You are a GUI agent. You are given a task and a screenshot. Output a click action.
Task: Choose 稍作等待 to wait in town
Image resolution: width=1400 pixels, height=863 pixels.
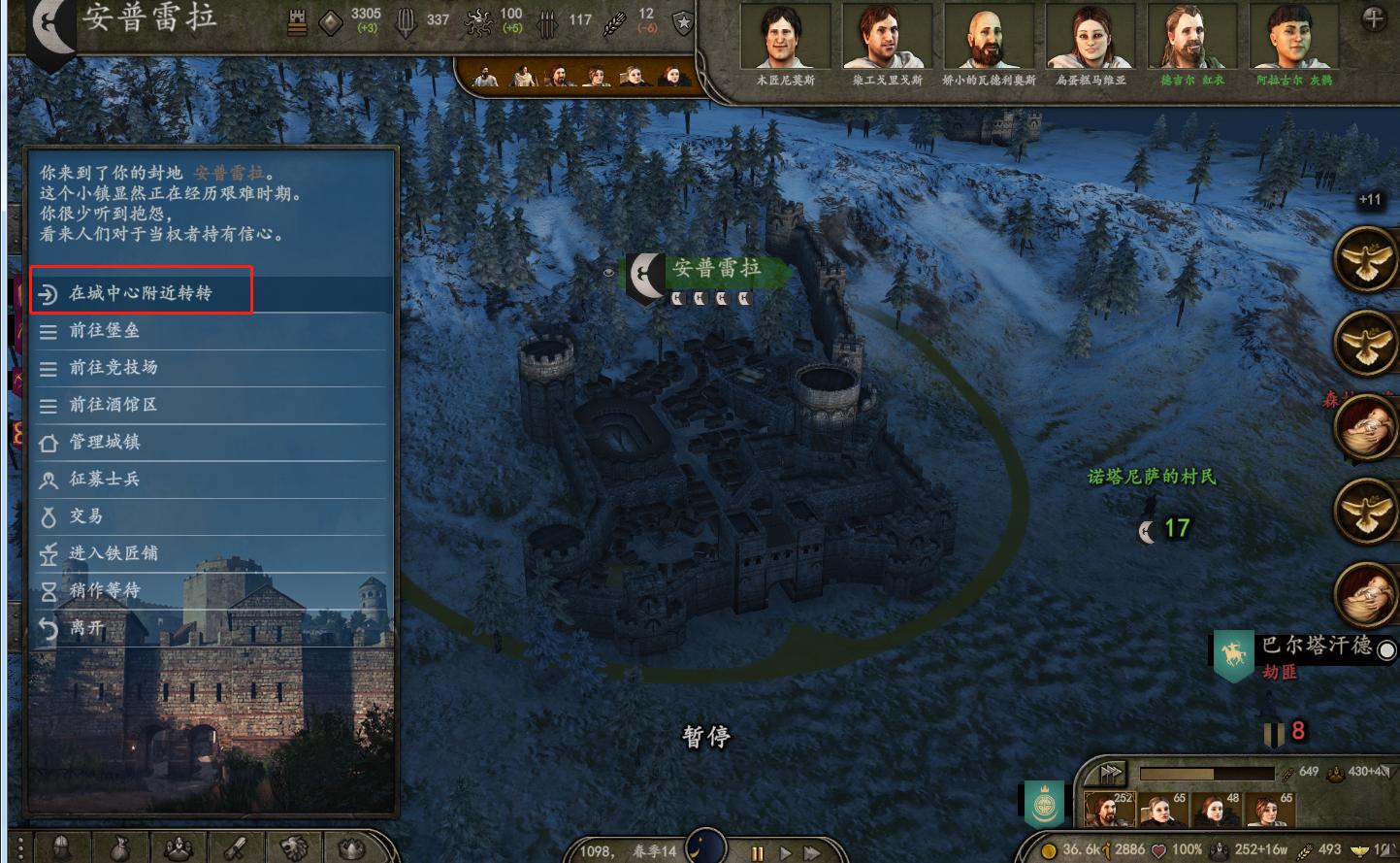105,589
